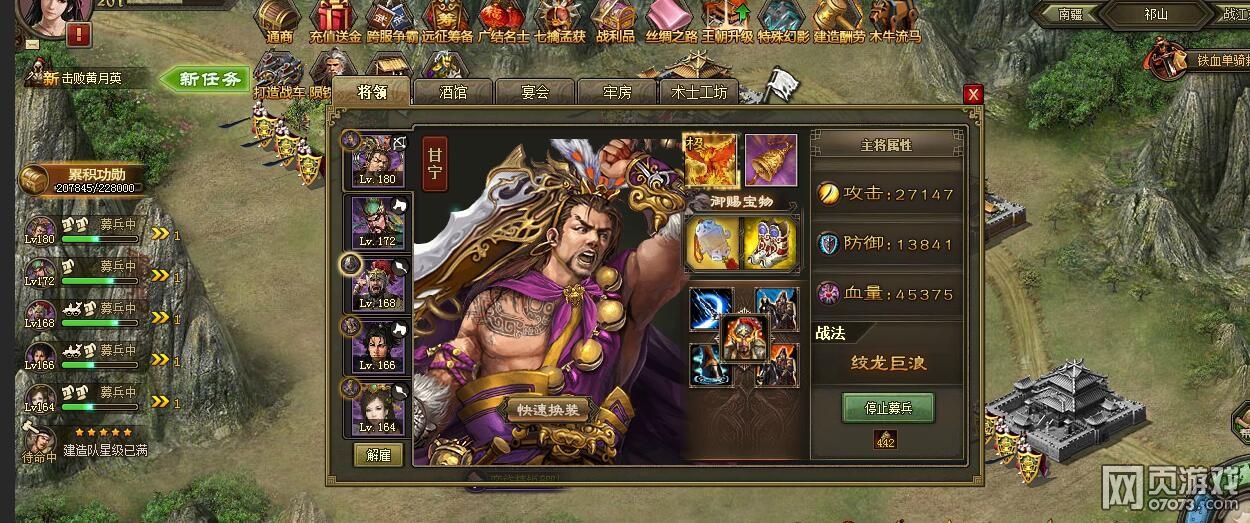Select the golden bell equipment slot
The width and height of the screenshot is (1250, 523).
point(771,160)
